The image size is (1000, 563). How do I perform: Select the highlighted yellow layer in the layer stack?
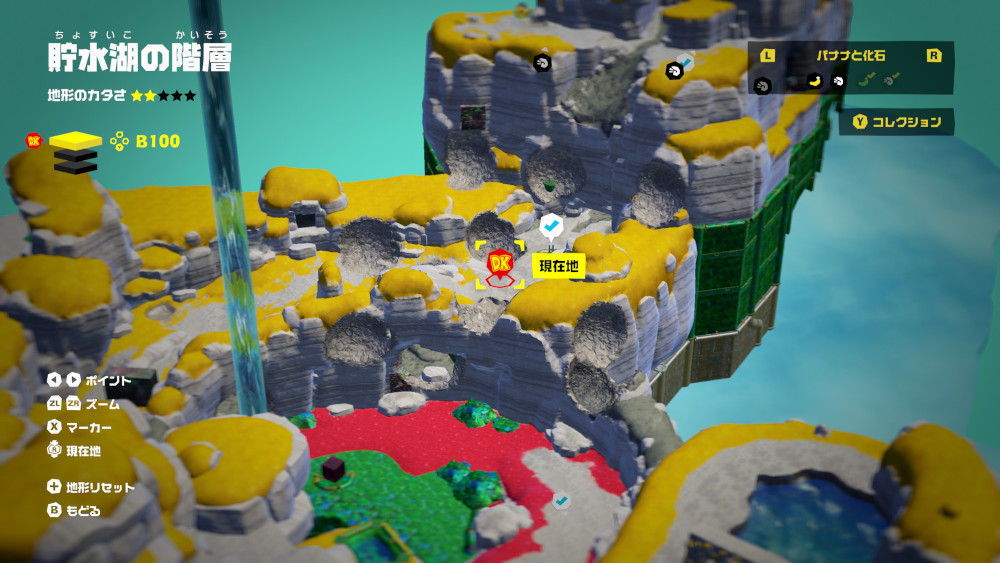click(76, 140)
